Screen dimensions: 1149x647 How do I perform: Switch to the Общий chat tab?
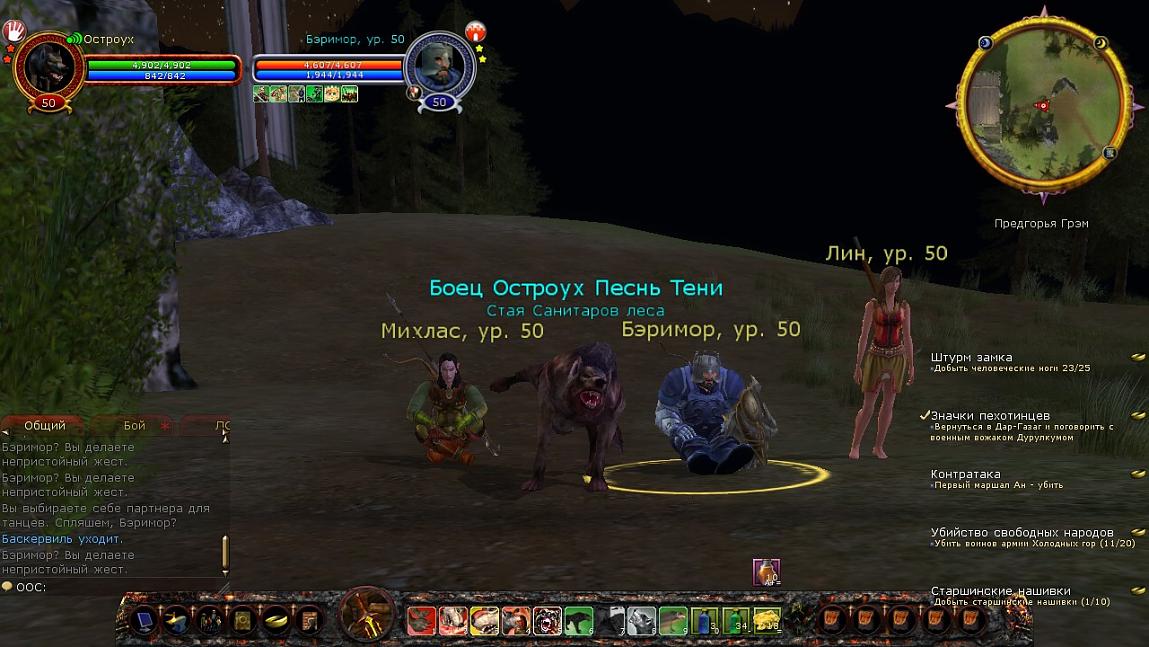(44, 425)
